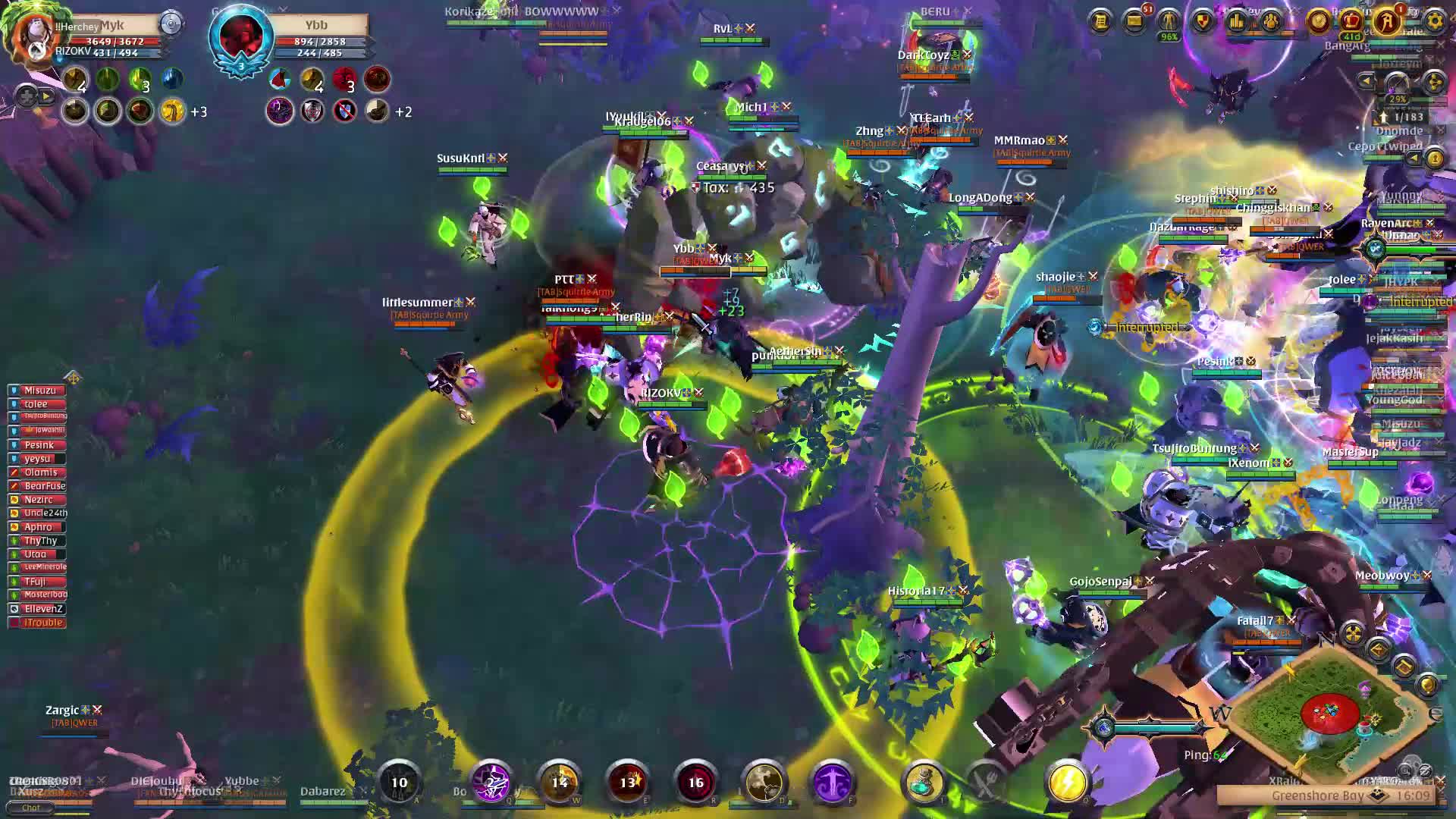This screenshot has height=819, width=1456.
Task: Open the quest scroll log
Action: pyautogui.click(x=1100, y=21)
